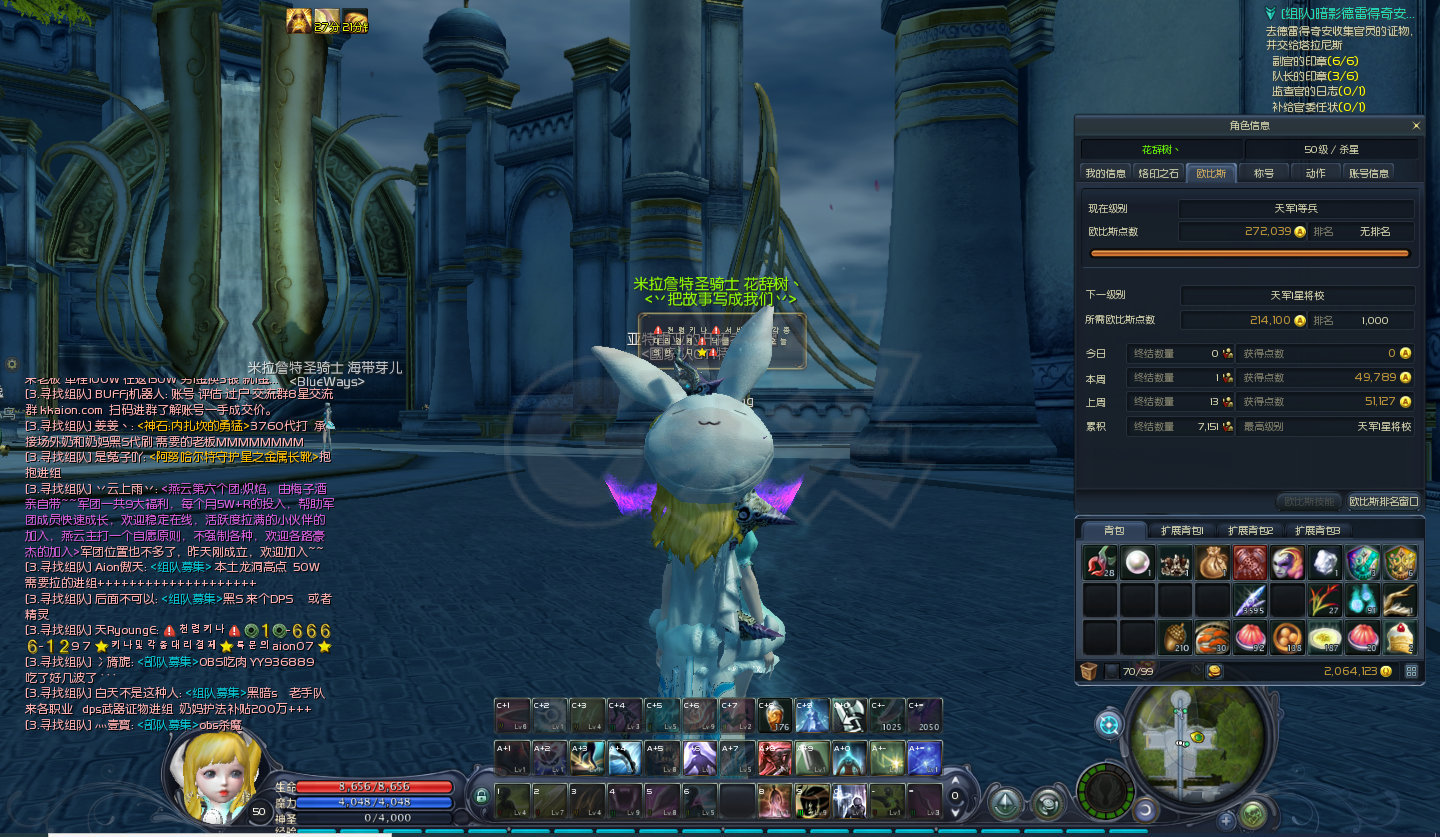Click the cyan target button beside minimap

click(x=1108, y=723)
